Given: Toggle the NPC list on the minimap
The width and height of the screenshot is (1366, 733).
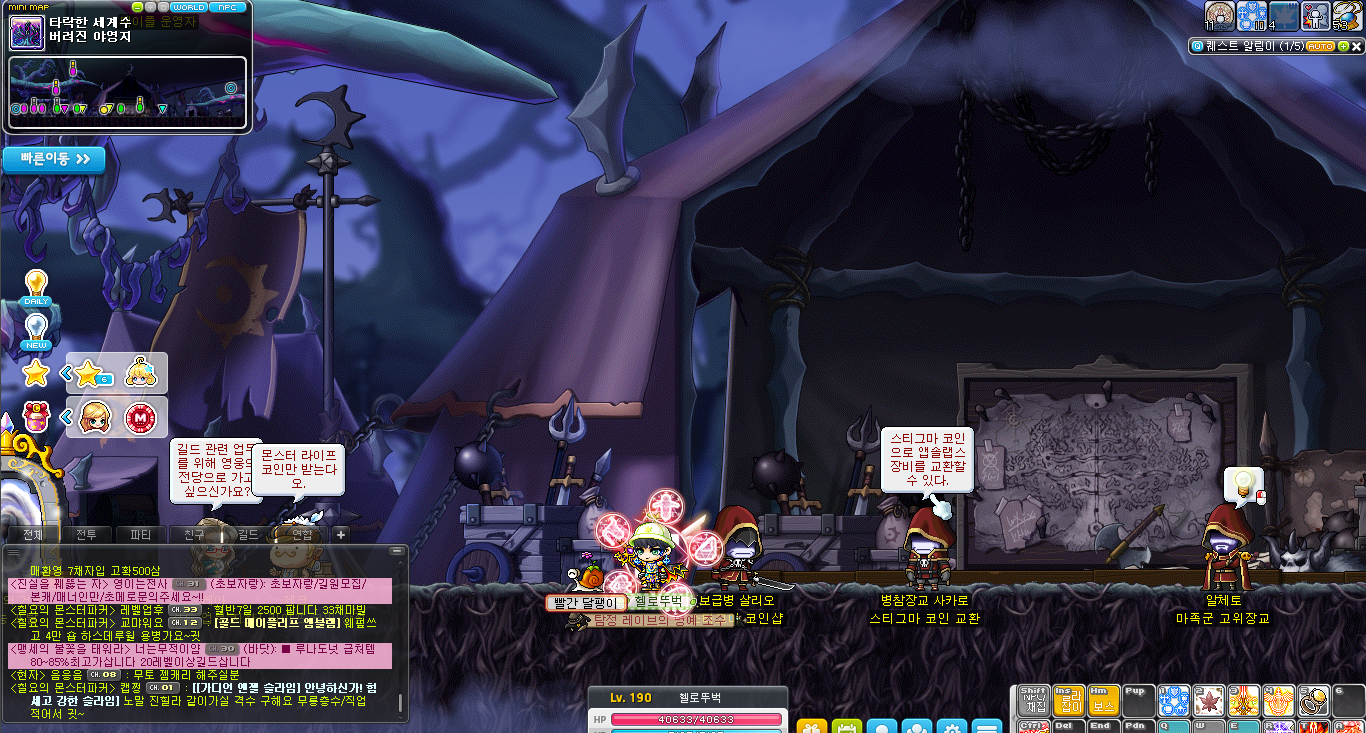Looking at the screenshot, I should click(226, 7).
